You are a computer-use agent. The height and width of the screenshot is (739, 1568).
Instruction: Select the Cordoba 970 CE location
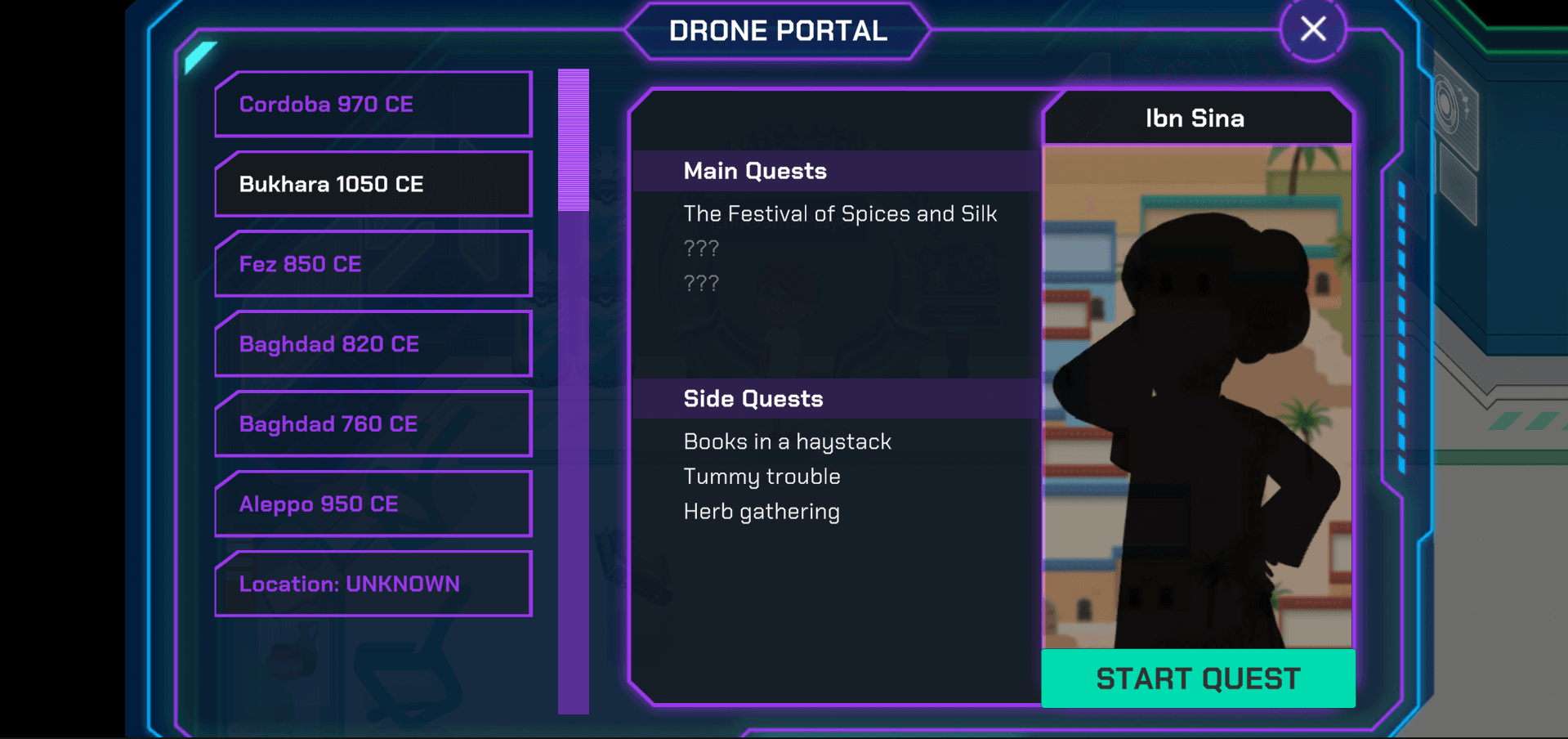click(373, 105)
